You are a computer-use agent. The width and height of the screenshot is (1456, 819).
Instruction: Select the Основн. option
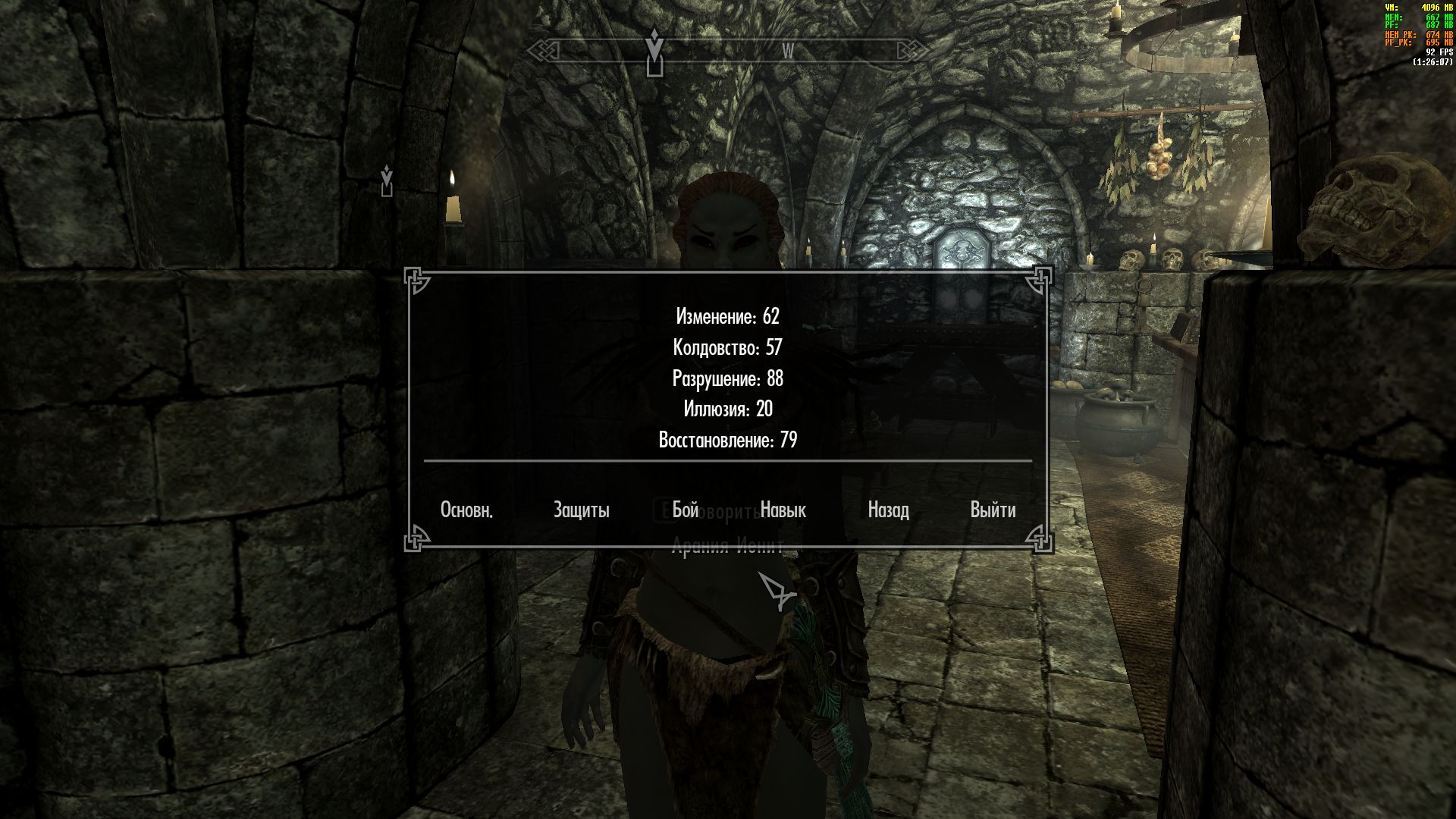(466, 510)
